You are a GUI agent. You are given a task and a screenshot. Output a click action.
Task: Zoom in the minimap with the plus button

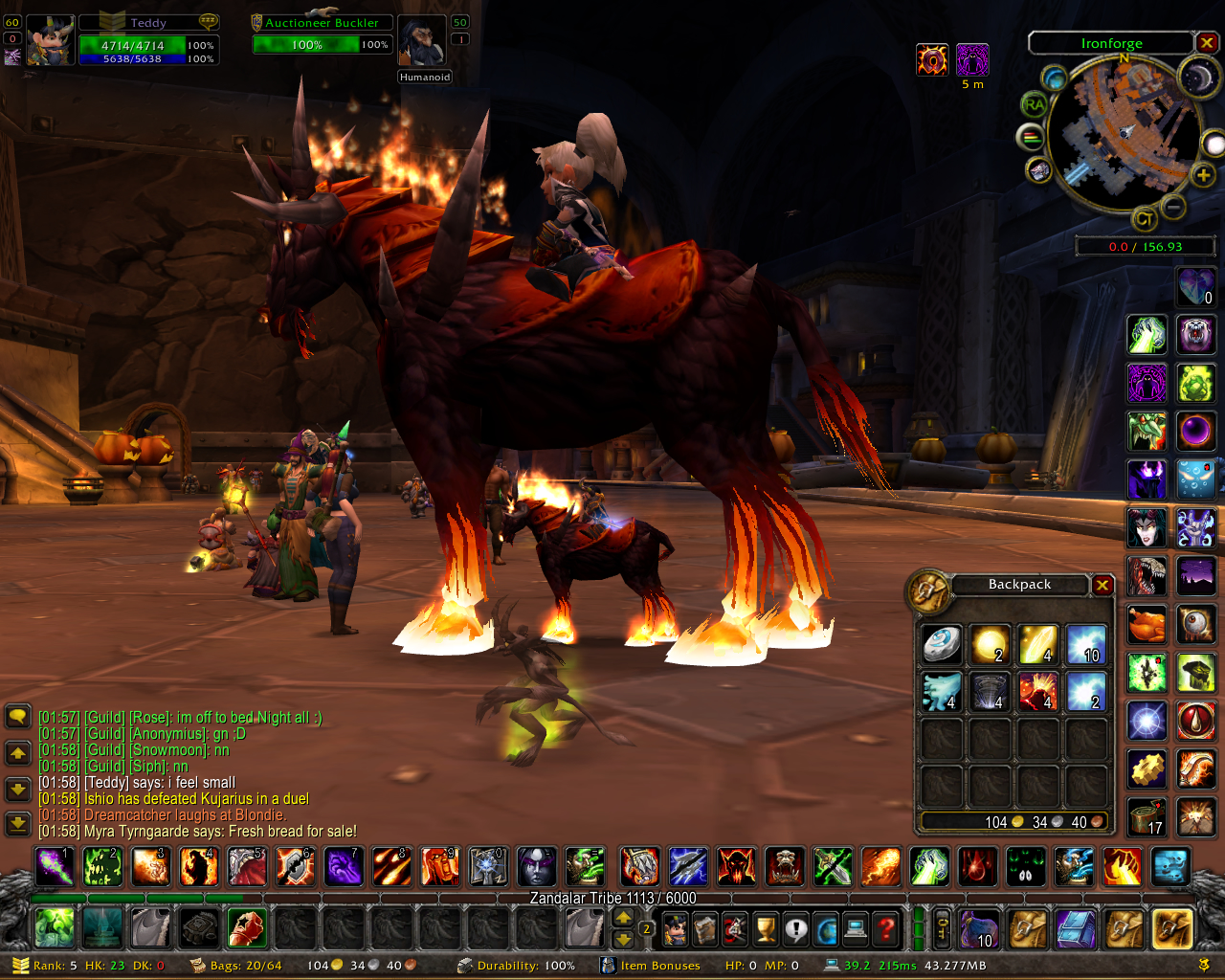[x=1203, y=174]
